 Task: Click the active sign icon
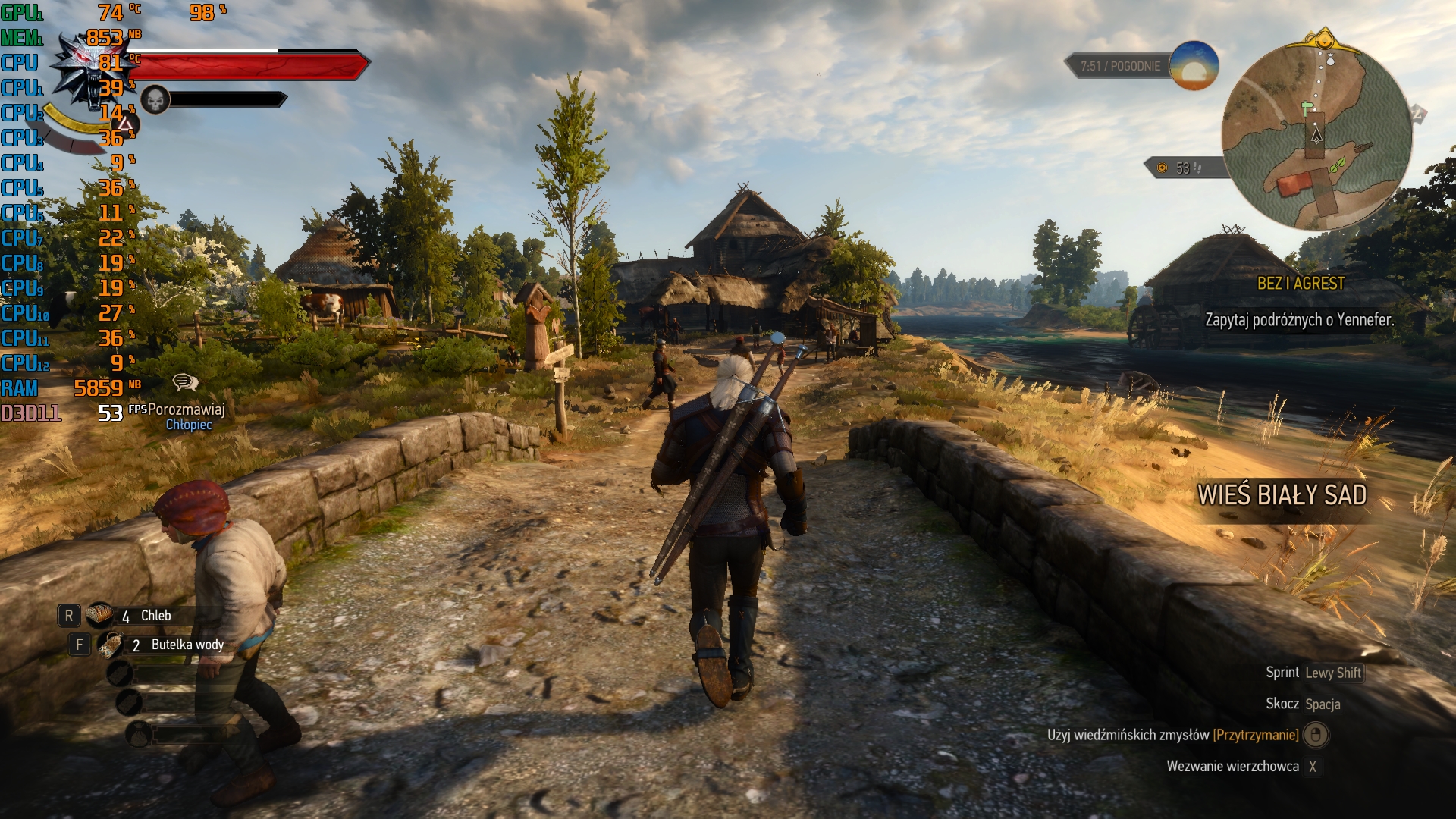pyautogui.click(x=126, y=124)
